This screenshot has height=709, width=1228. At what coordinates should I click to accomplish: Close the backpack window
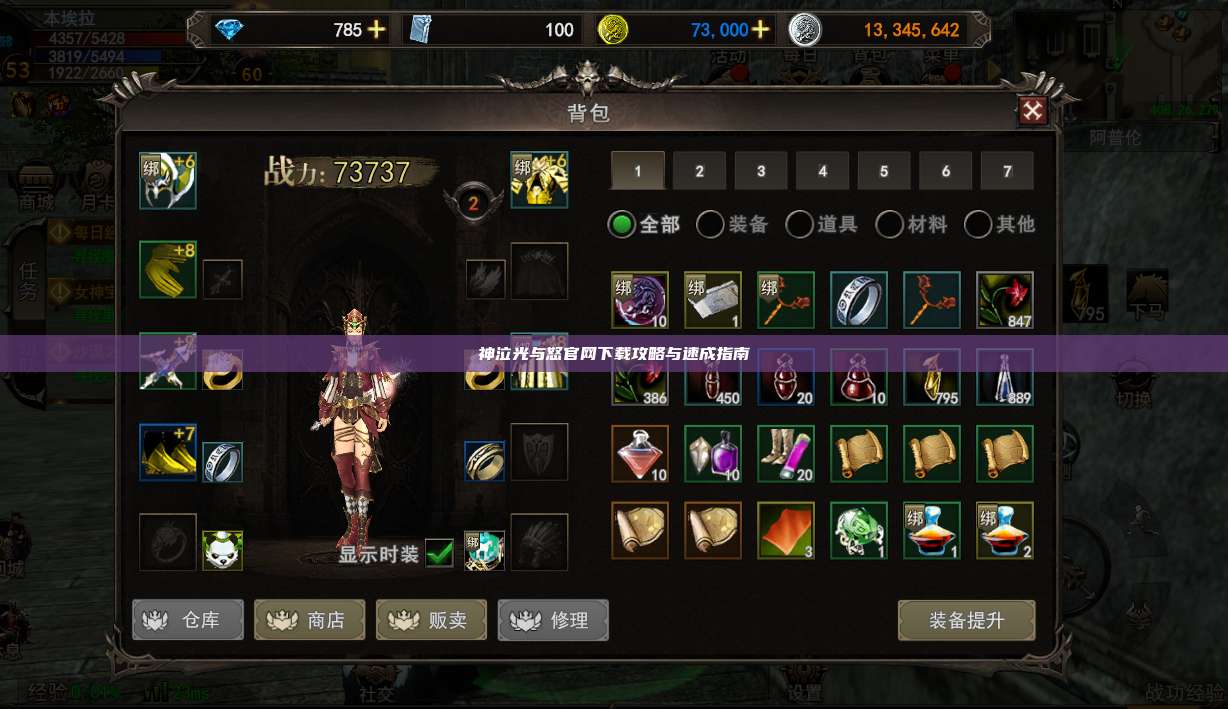pos(1033,111)
